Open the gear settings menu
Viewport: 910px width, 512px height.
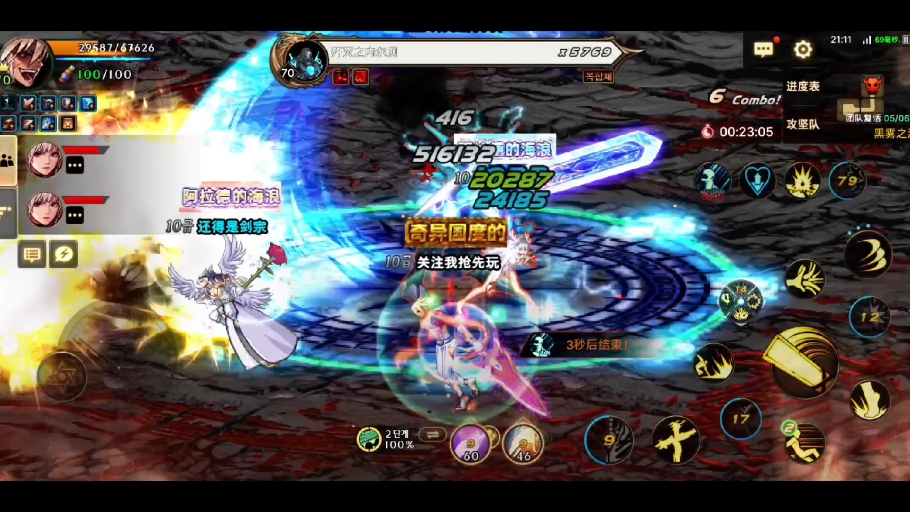pyautogui.click(x=803, y=49)
